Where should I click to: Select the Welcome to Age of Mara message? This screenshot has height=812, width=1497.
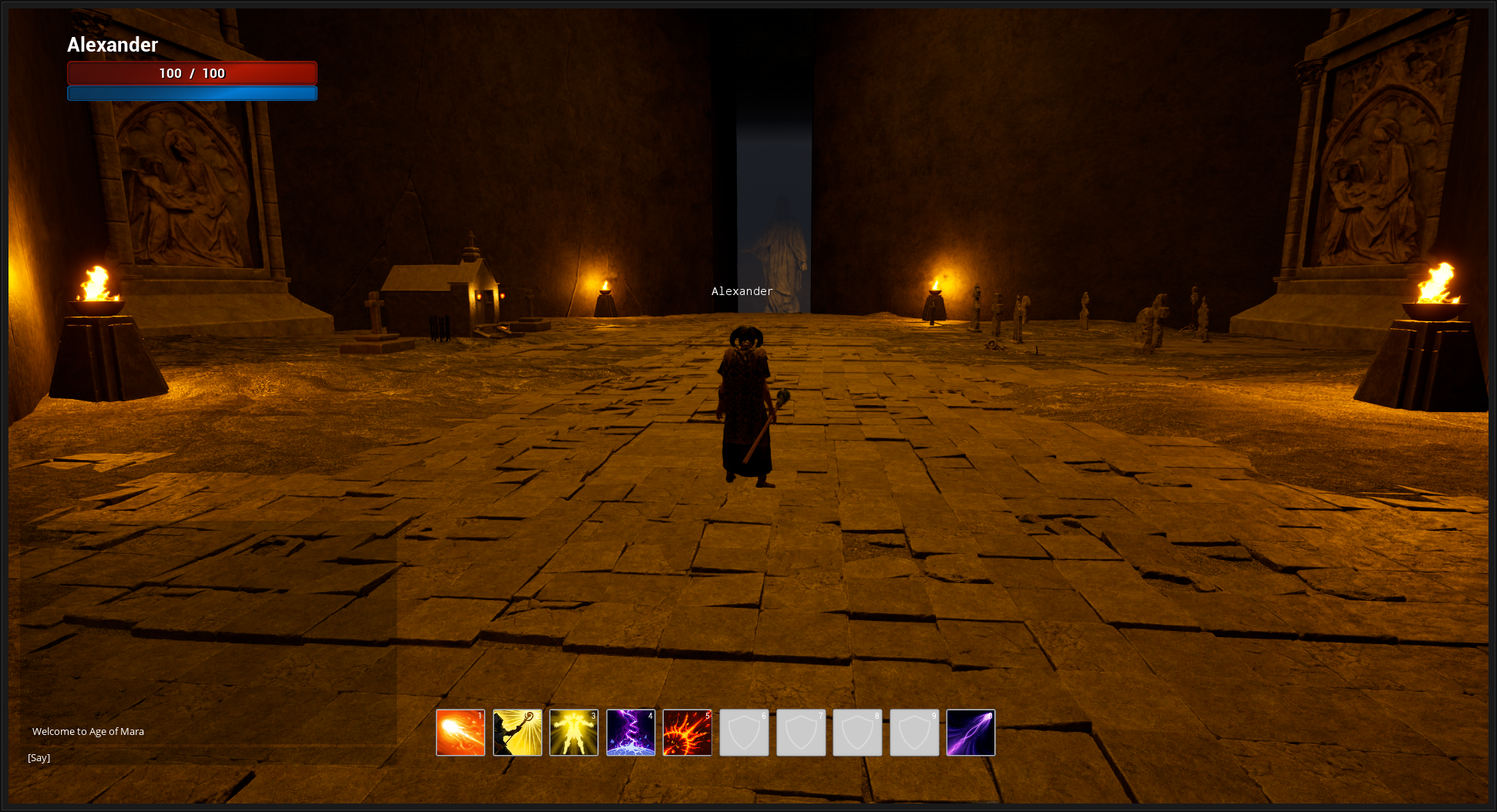point(86,731)
